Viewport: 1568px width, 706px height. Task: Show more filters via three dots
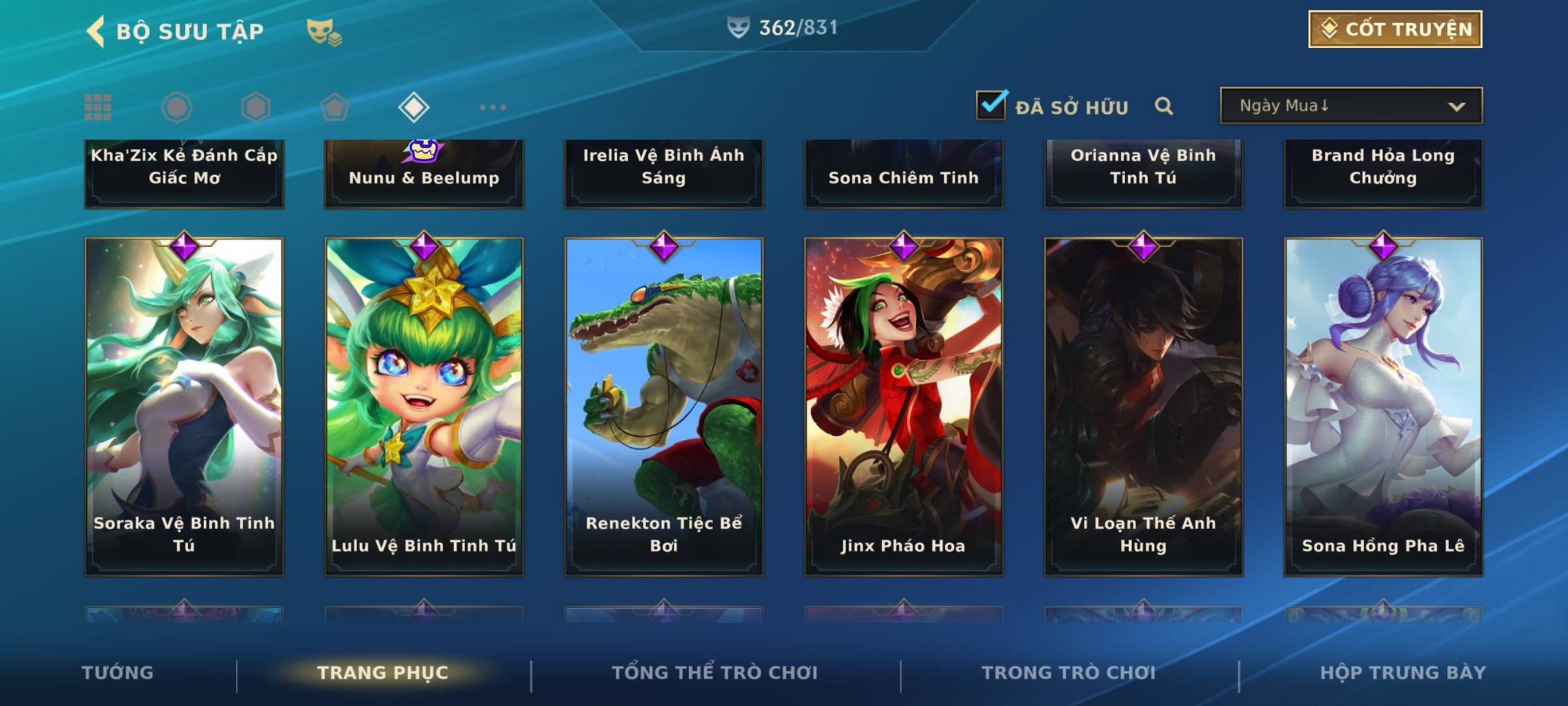[493, 107]
